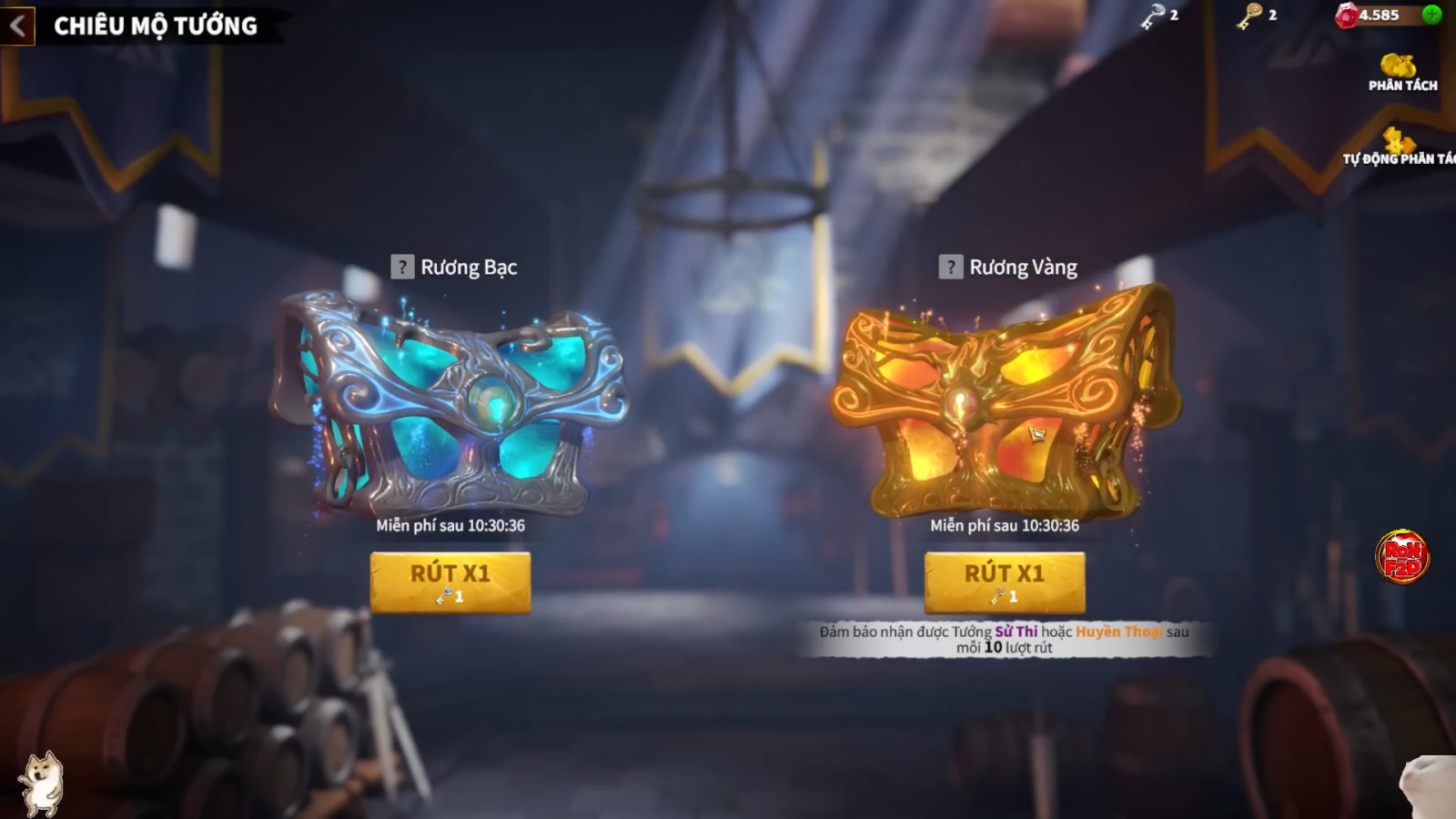Image resolution: width=1456 pixels, height=819 pixels.
Task: Draw once from the Rương Bạc chest
Action: tap(450, 581)
